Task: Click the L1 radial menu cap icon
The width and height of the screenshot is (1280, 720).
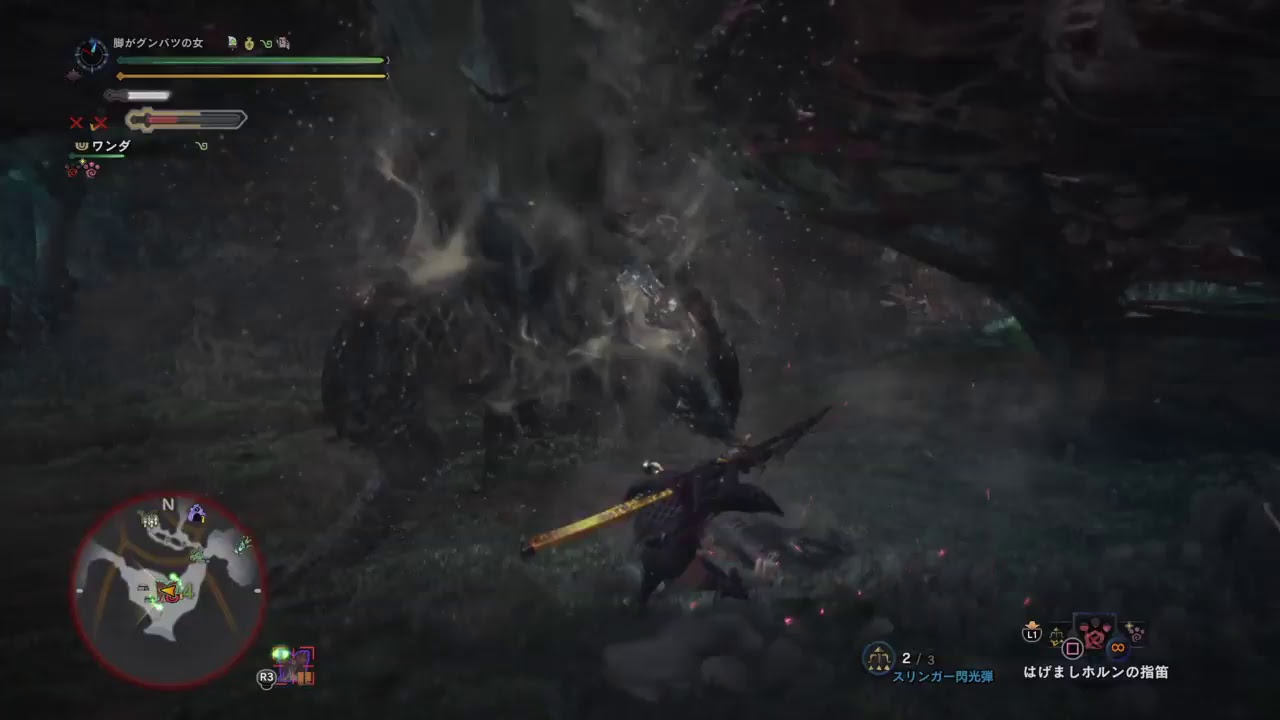Action: [x=1032, y=633]
